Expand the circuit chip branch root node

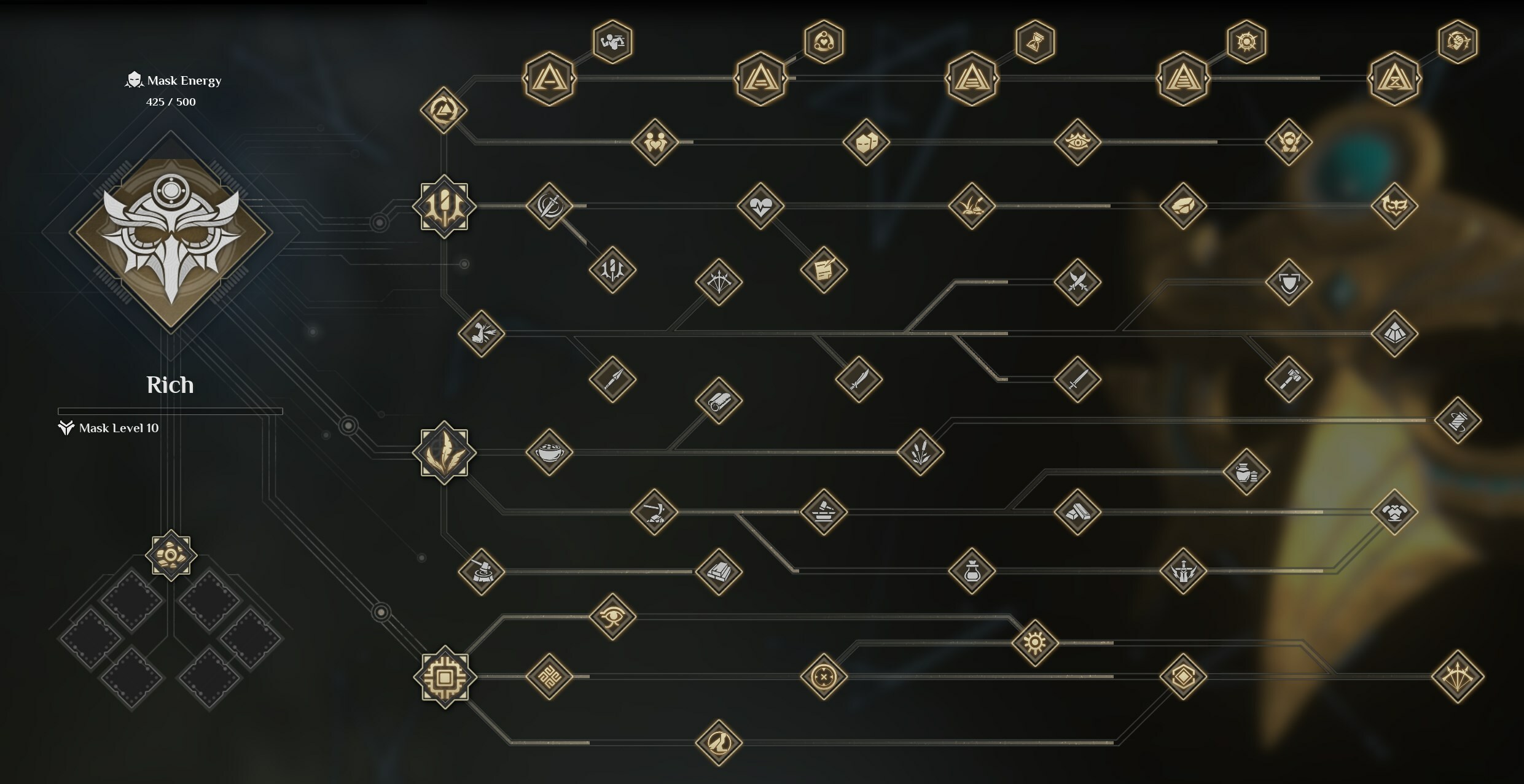coord(444,678)
